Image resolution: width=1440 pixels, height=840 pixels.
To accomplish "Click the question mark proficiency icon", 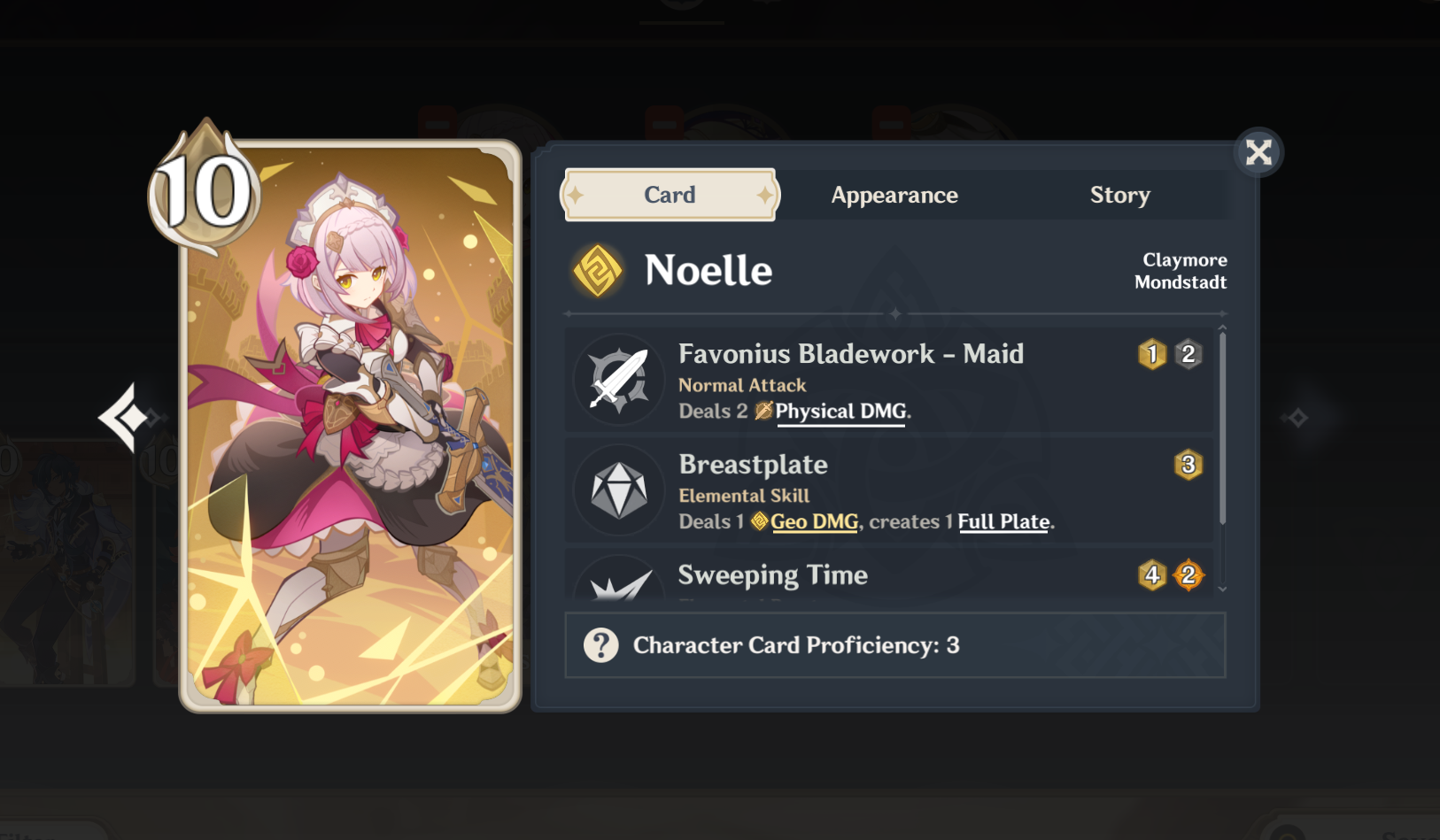I will coord(601,645).
